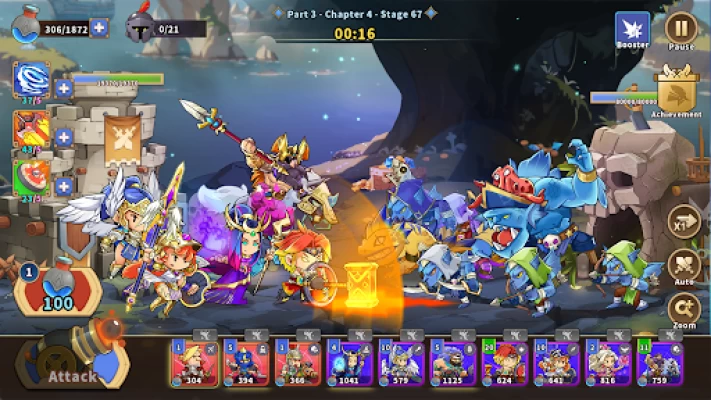Summon the hero card costing 1041
The image size is (711, 400).
point(345,362)
